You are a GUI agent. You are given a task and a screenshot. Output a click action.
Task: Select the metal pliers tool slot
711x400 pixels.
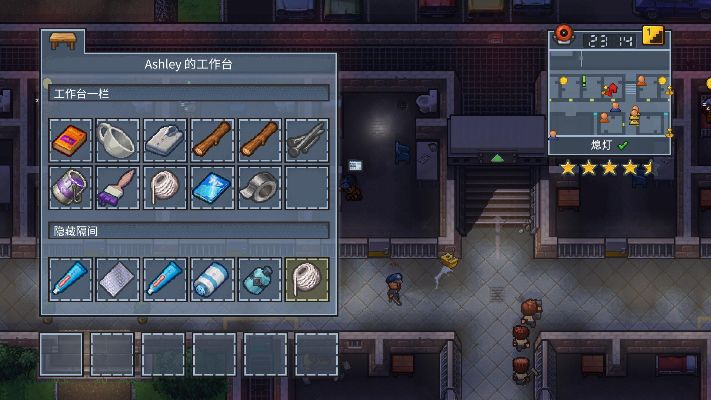click(x=306, y=140)
